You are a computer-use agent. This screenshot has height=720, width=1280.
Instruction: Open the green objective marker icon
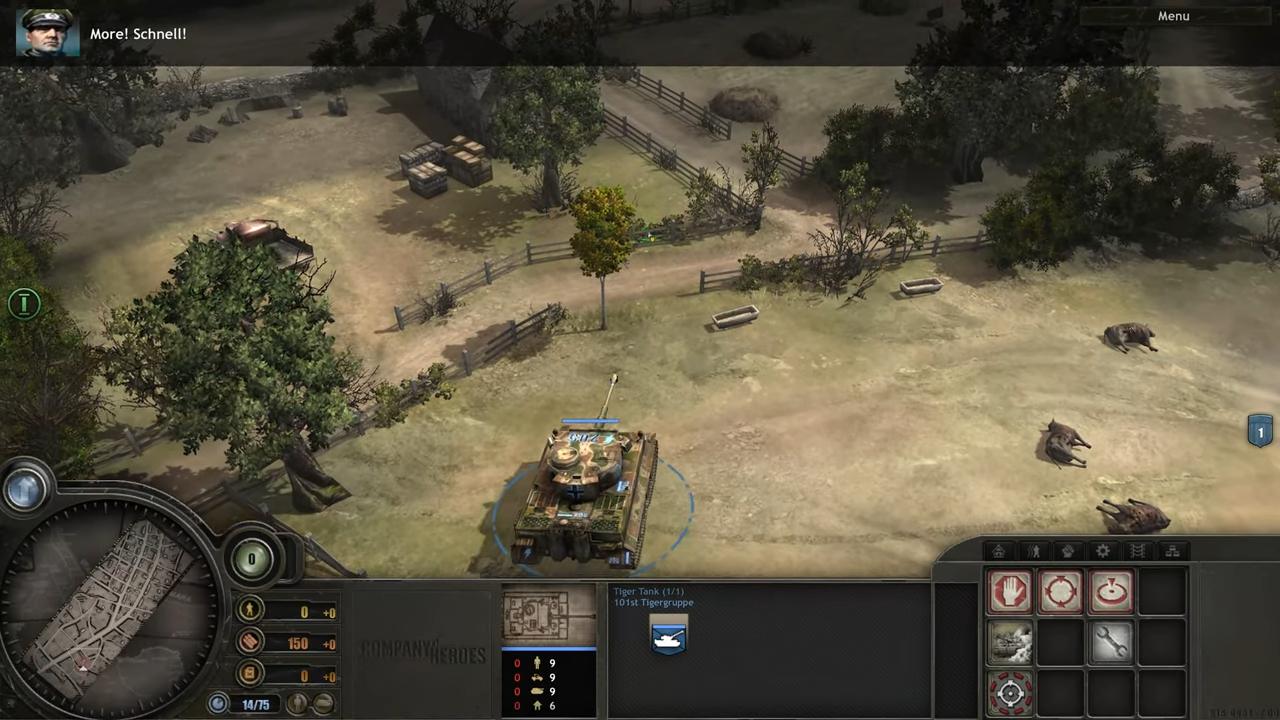tap(24, 303)
